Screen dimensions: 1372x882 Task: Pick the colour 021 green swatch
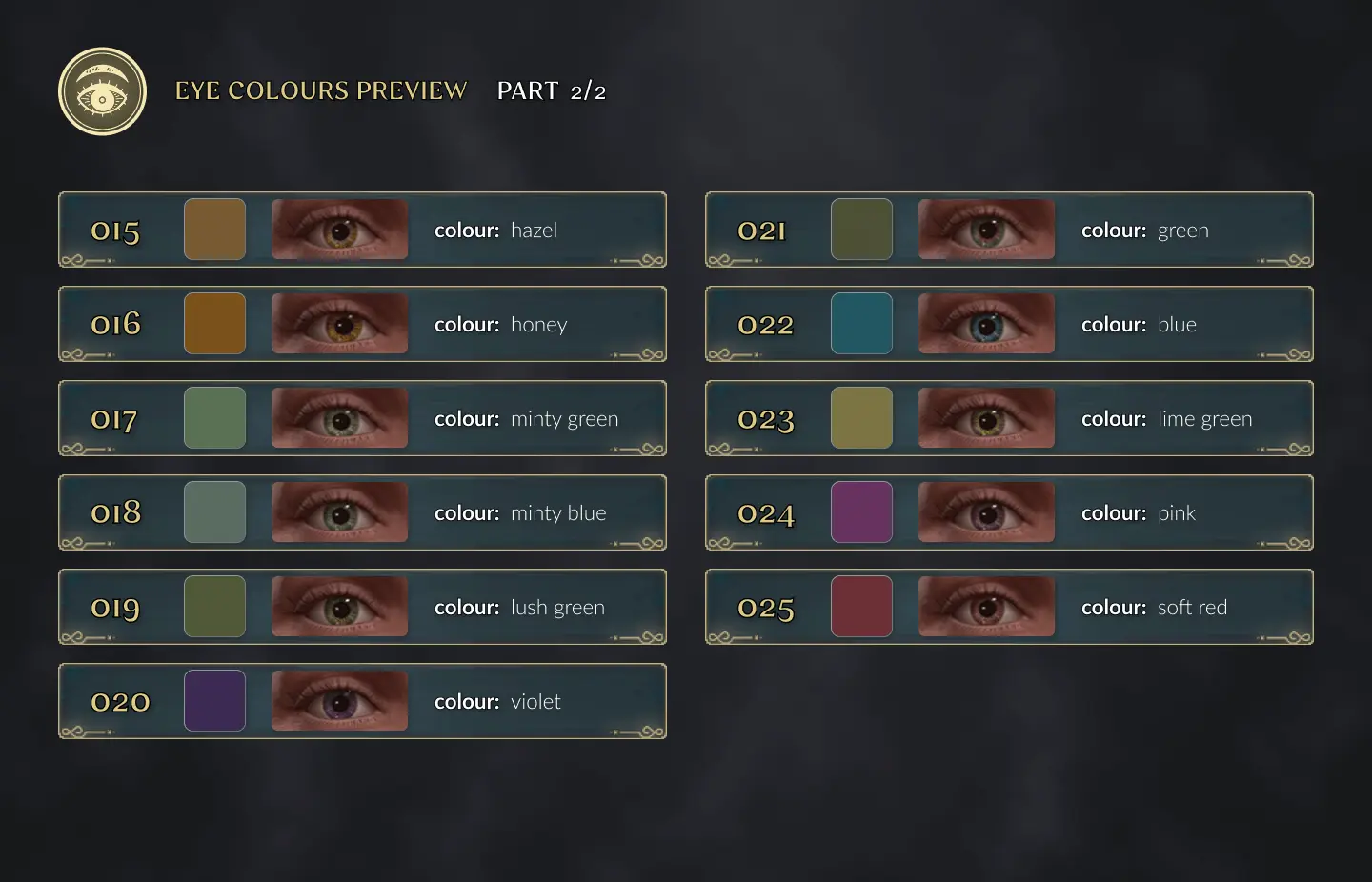(861, 230)
